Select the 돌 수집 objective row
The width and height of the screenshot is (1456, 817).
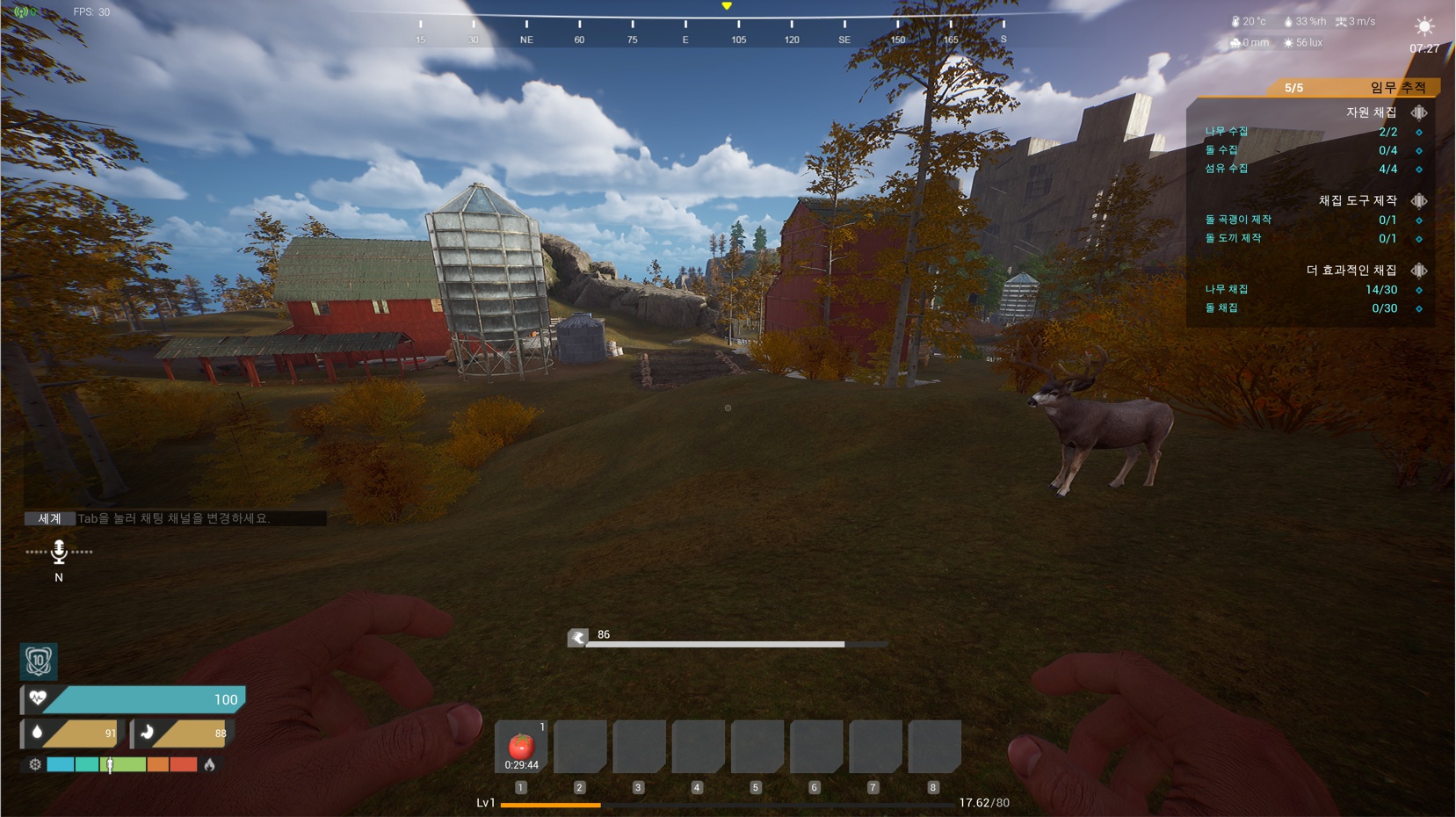1300,150
